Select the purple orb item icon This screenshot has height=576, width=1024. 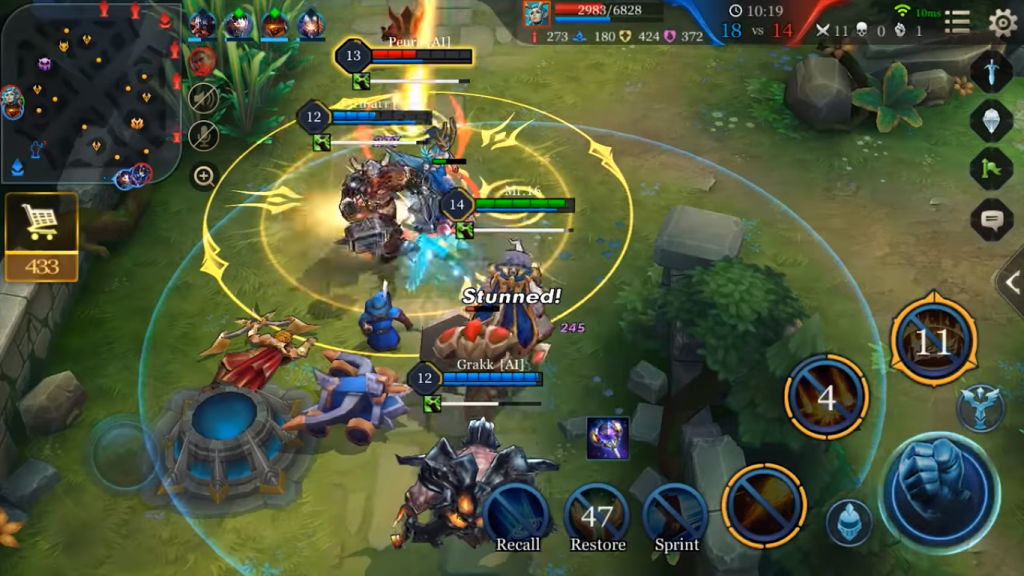pos(607,438)
